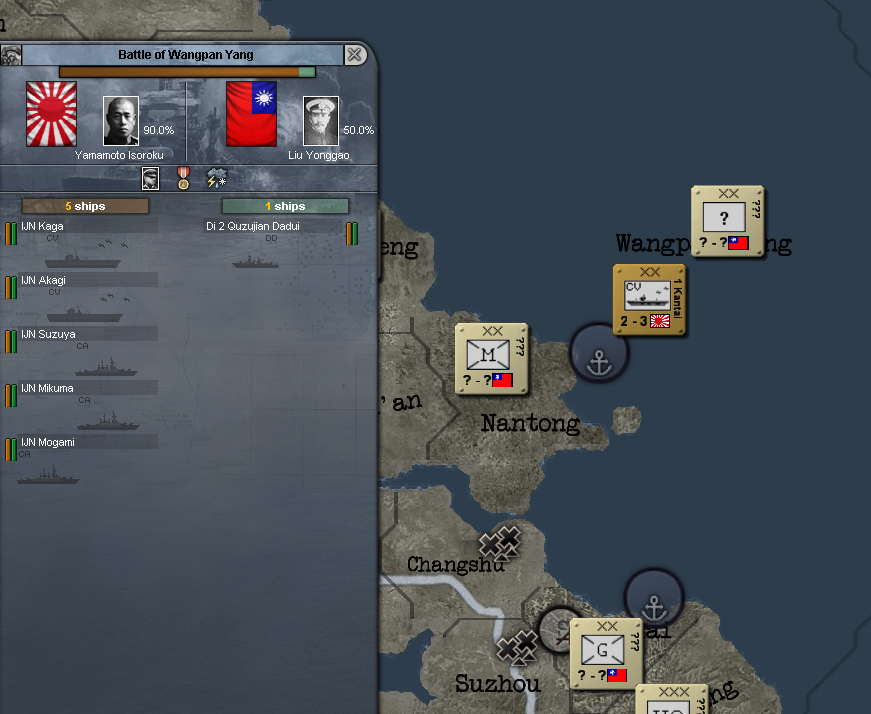
Task: Select Liu Yonggao's leader portrait
Action: pyautogui.click(x=321, y=121)
